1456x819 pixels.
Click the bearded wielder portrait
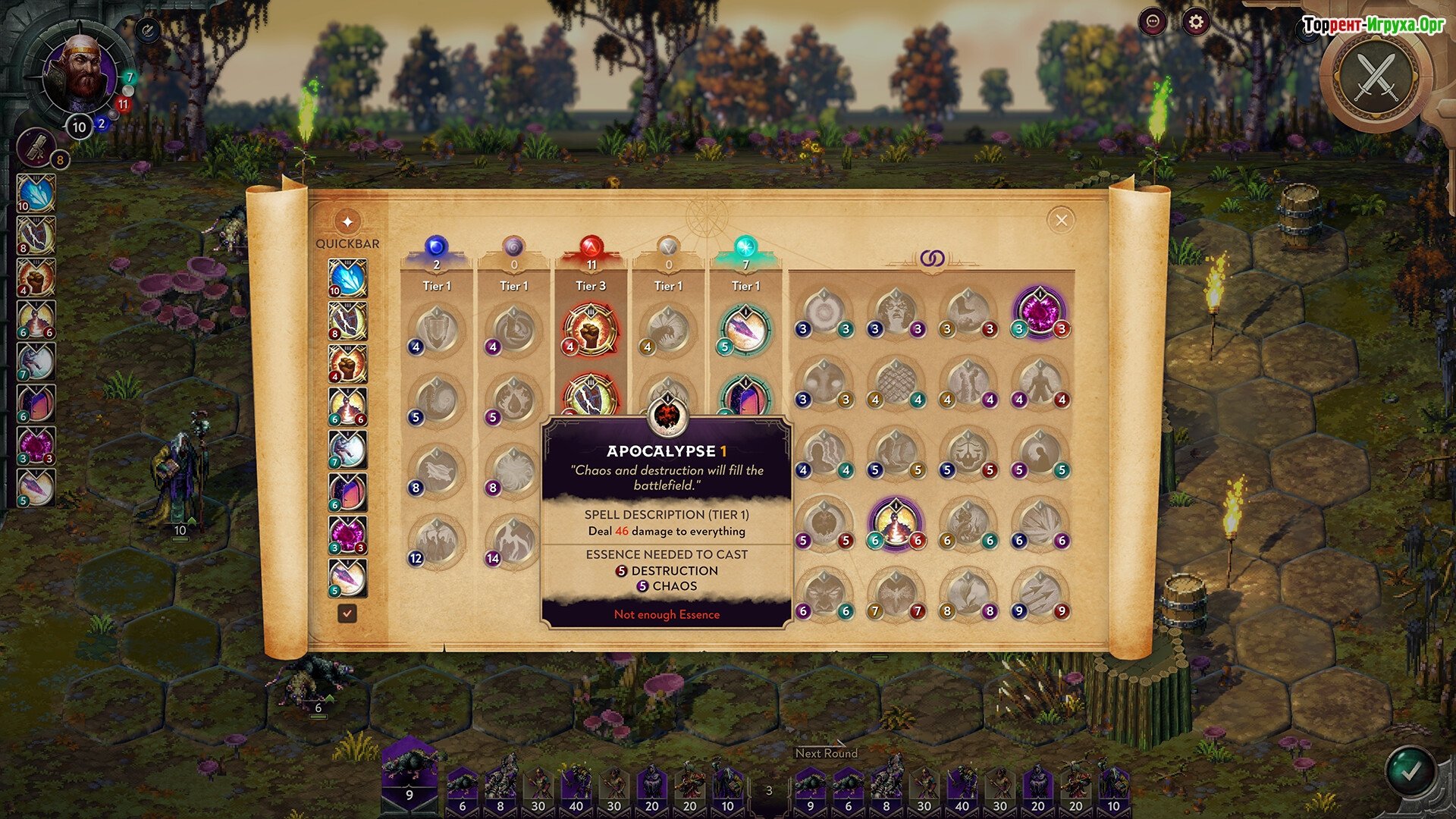(x=80, y=74)
